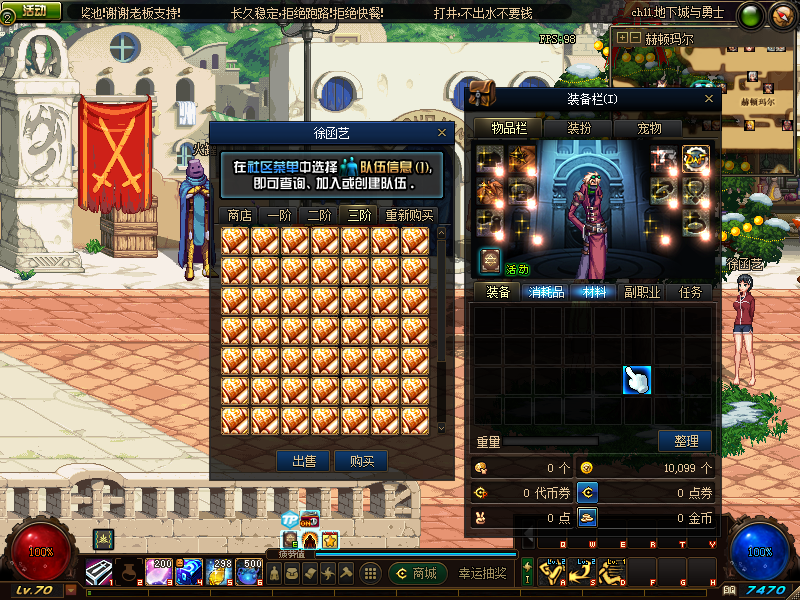800x600 pixels.
Task: Open the 商城 cash shop
Action: click(417, 573)
